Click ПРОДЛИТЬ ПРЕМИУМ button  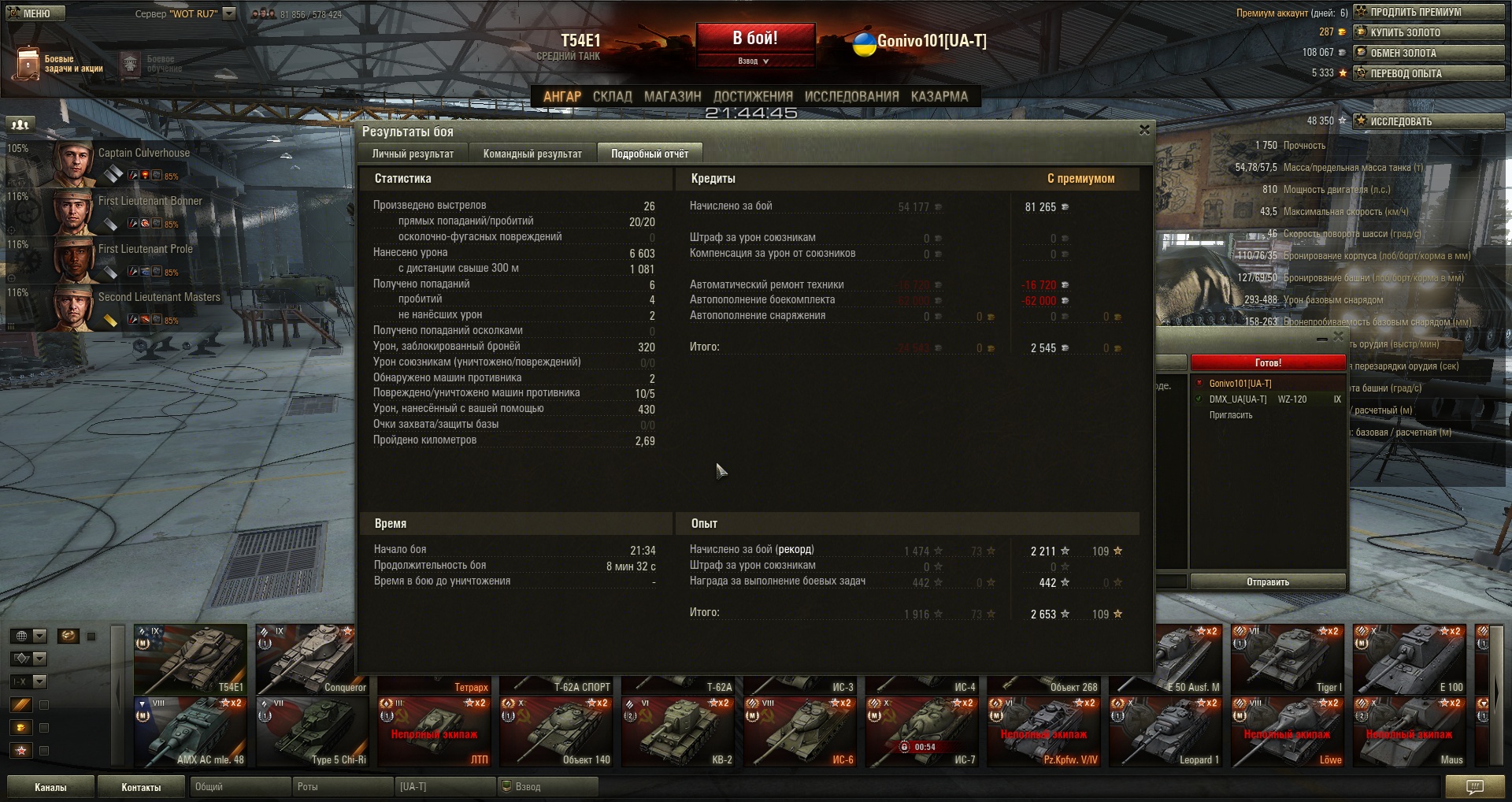tap(1428, 12)
